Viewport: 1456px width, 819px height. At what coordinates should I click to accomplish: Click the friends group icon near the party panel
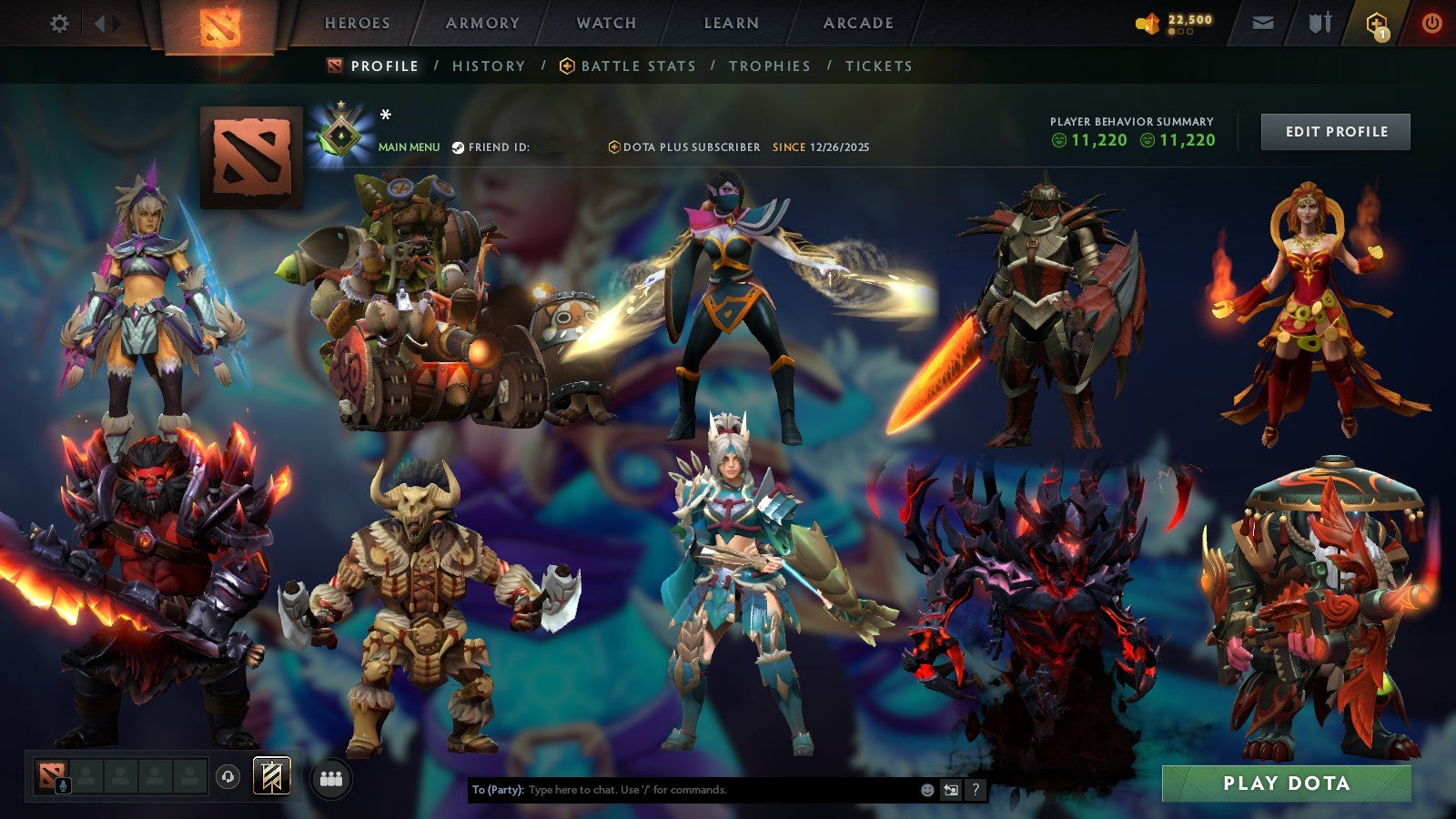[x=331, y=778]
